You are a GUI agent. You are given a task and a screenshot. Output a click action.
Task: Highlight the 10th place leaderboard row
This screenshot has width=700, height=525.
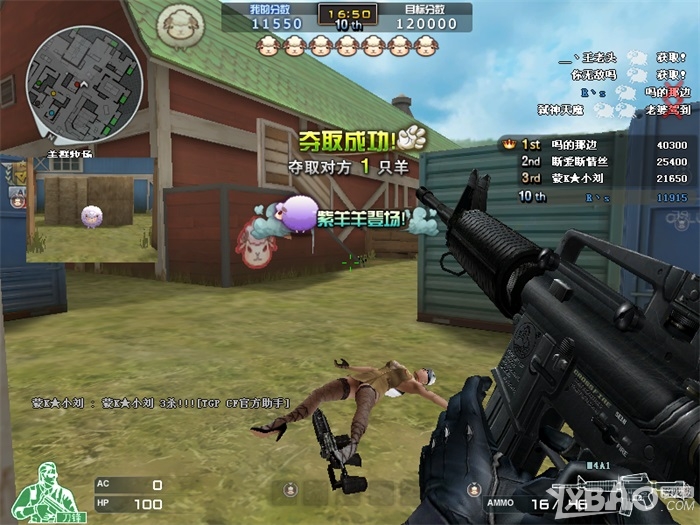click(595, 198)
